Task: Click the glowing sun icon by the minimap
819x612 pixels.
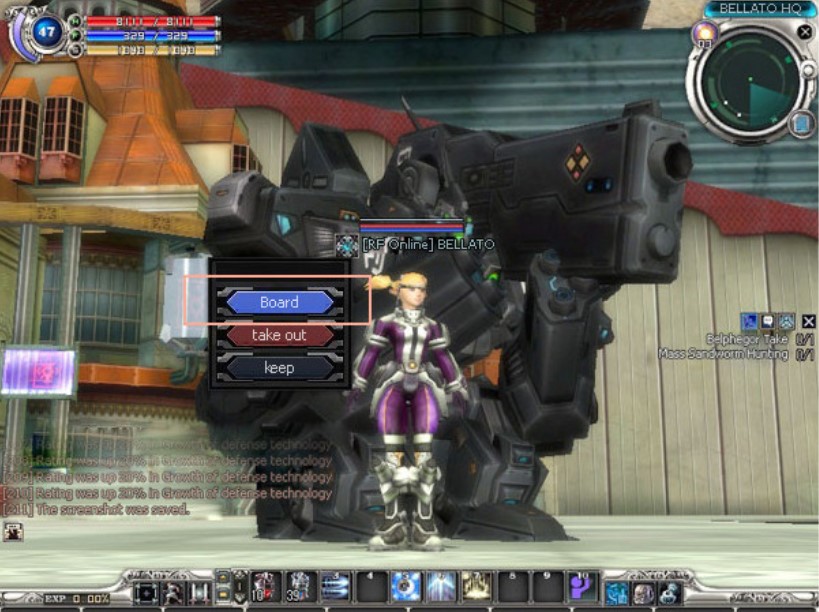Action: tap(704, 35)
